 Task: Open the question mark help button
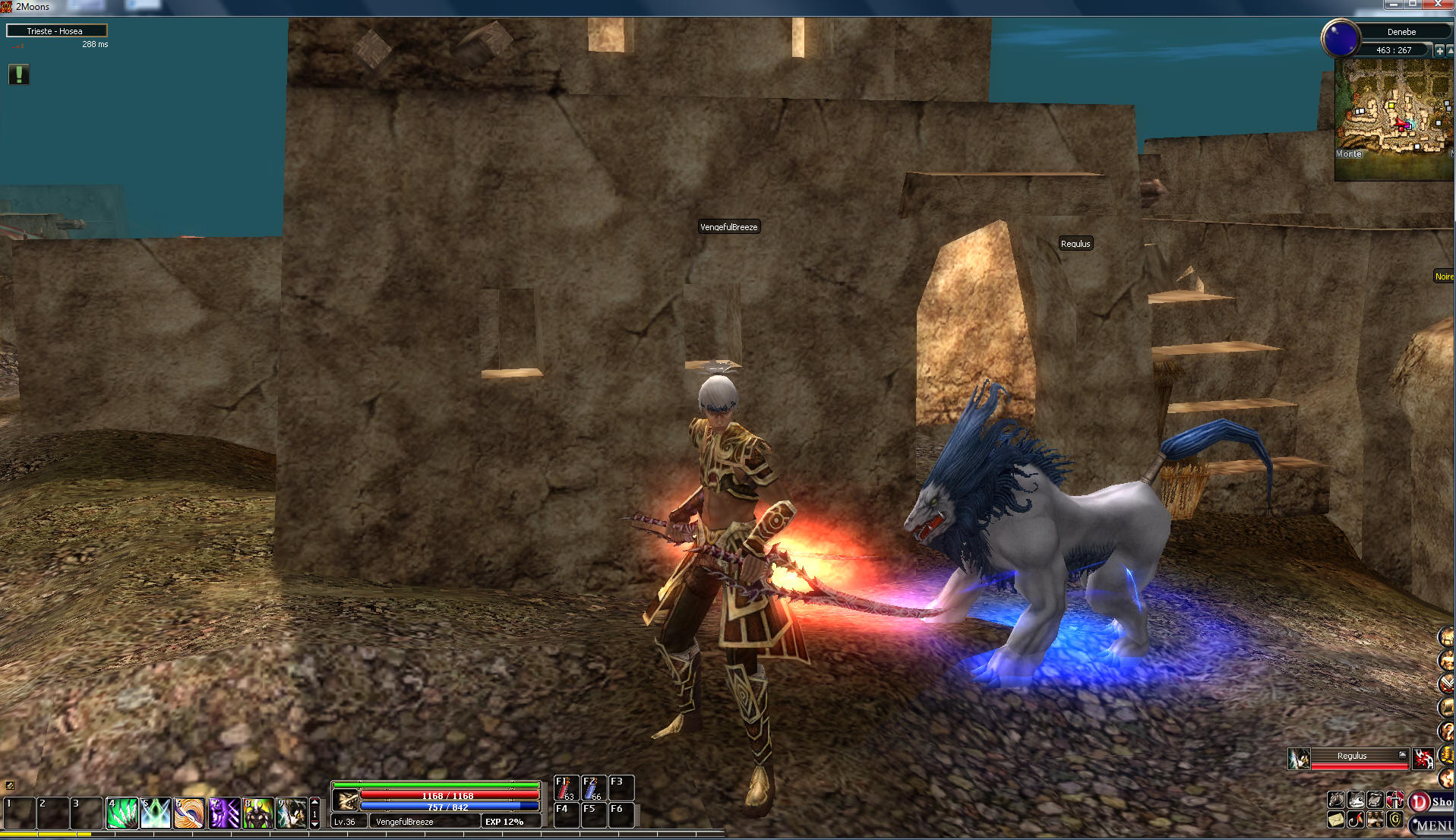1446,731
